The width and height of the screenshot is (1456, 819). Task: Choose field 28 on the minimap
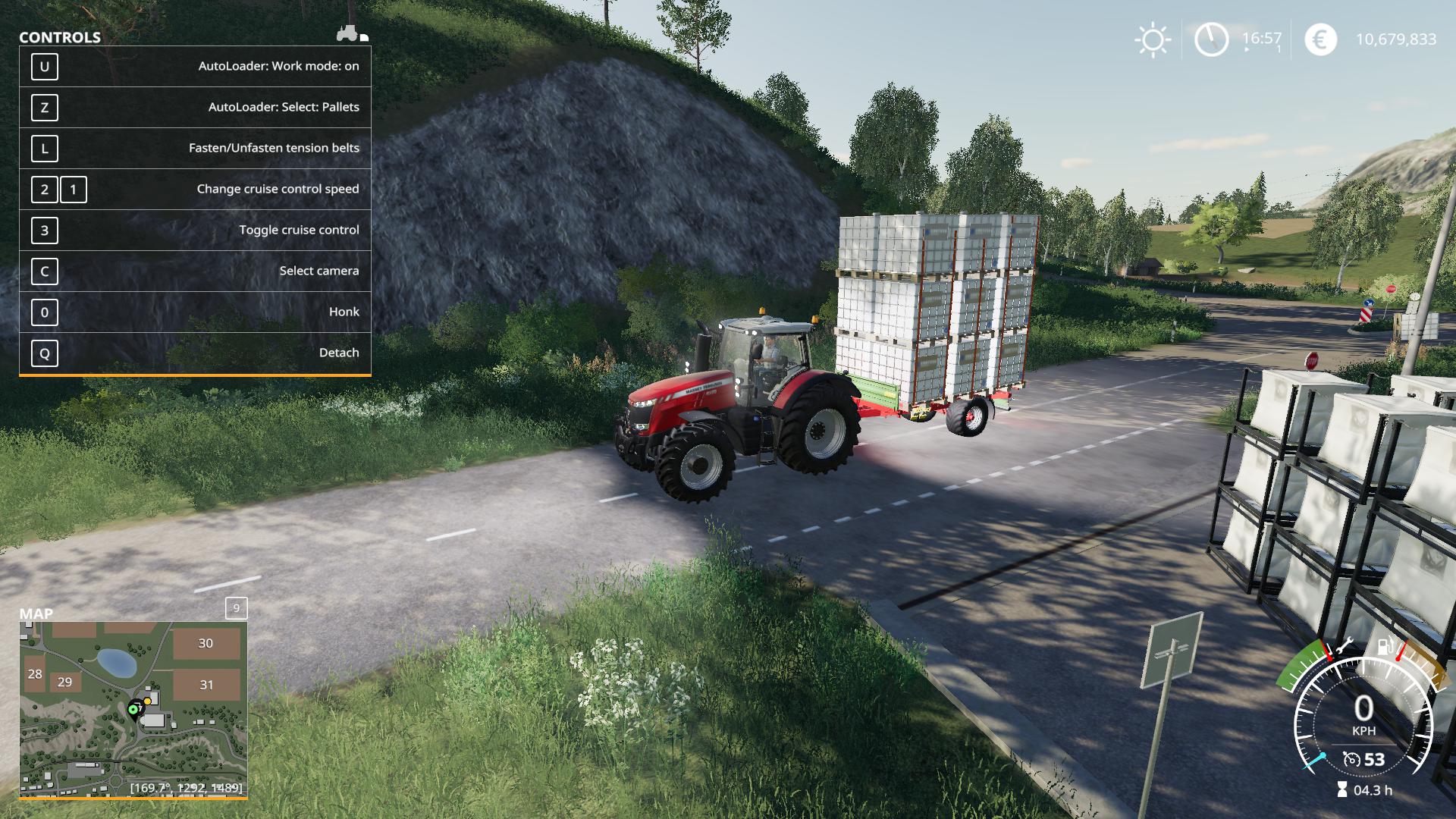point(35,673)
